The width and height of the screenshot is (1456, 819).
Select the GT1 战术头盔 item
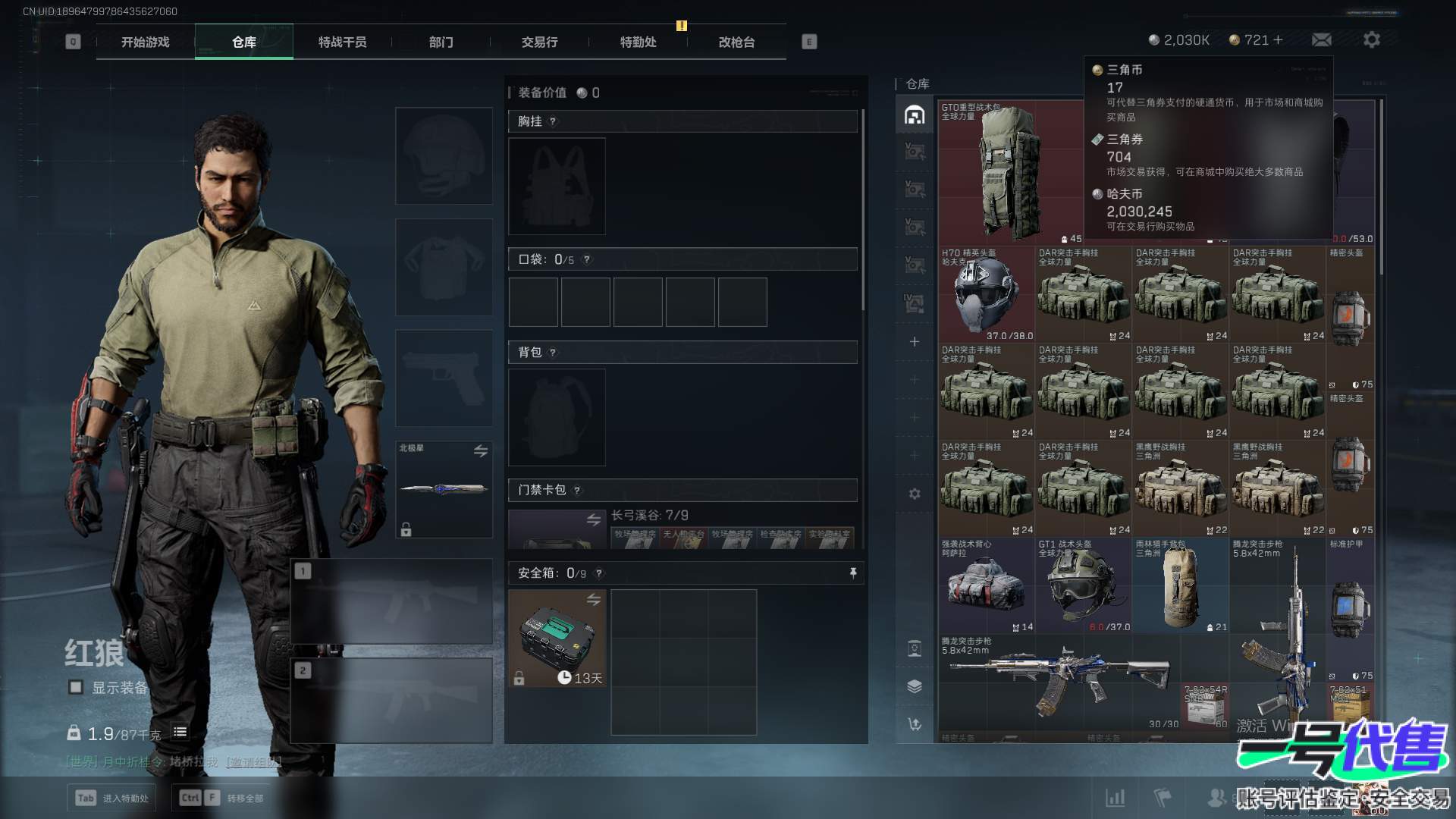(1083, 585)
